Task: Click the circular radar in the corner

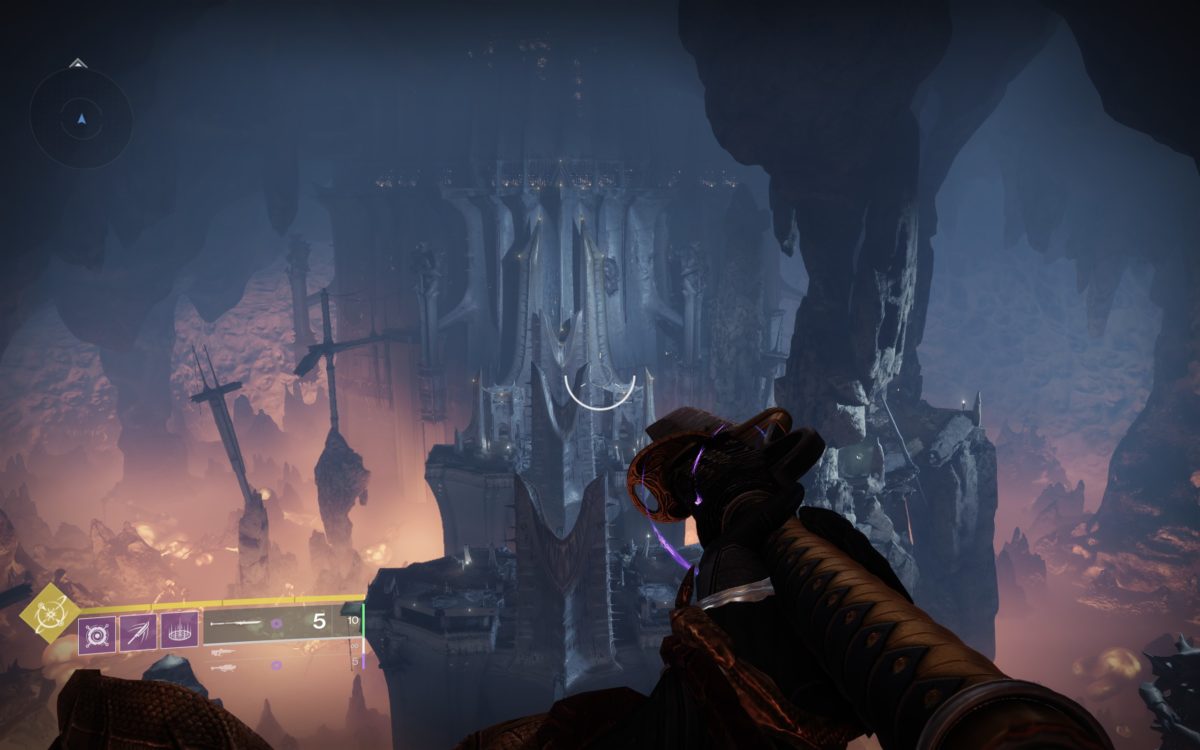Action: 81,118
